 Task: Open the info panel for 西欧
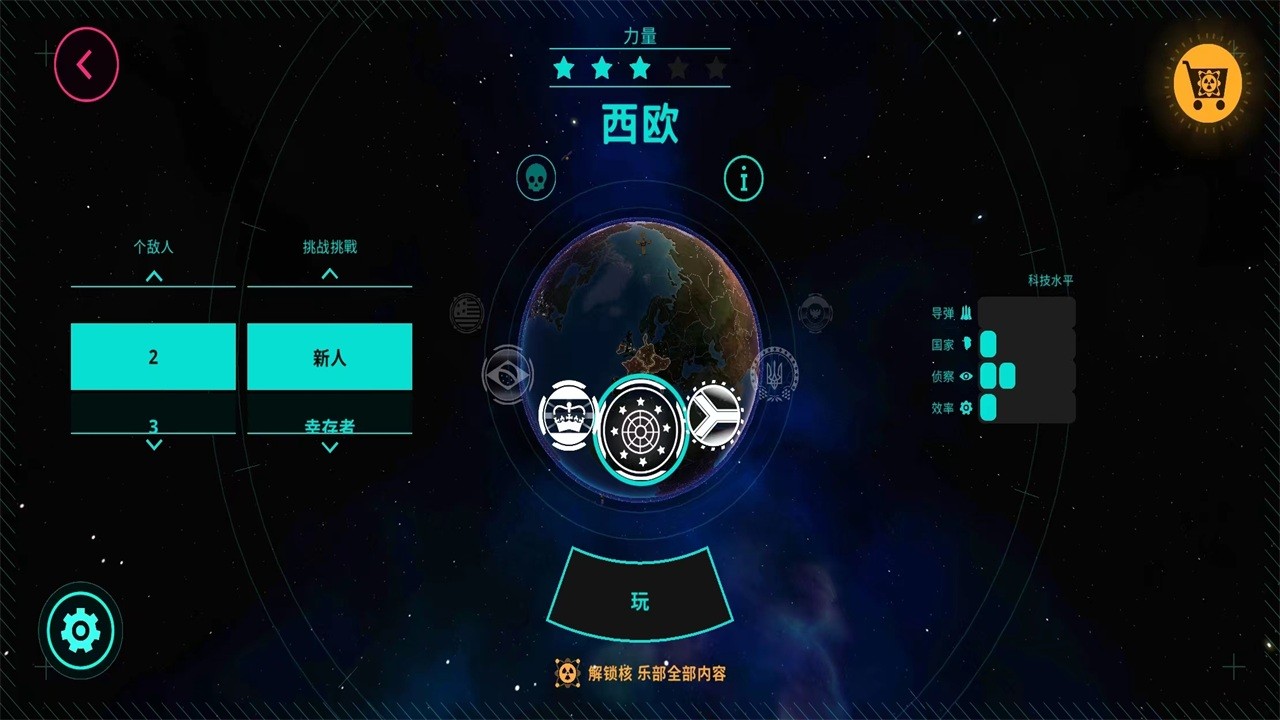[x=743, y=180]
